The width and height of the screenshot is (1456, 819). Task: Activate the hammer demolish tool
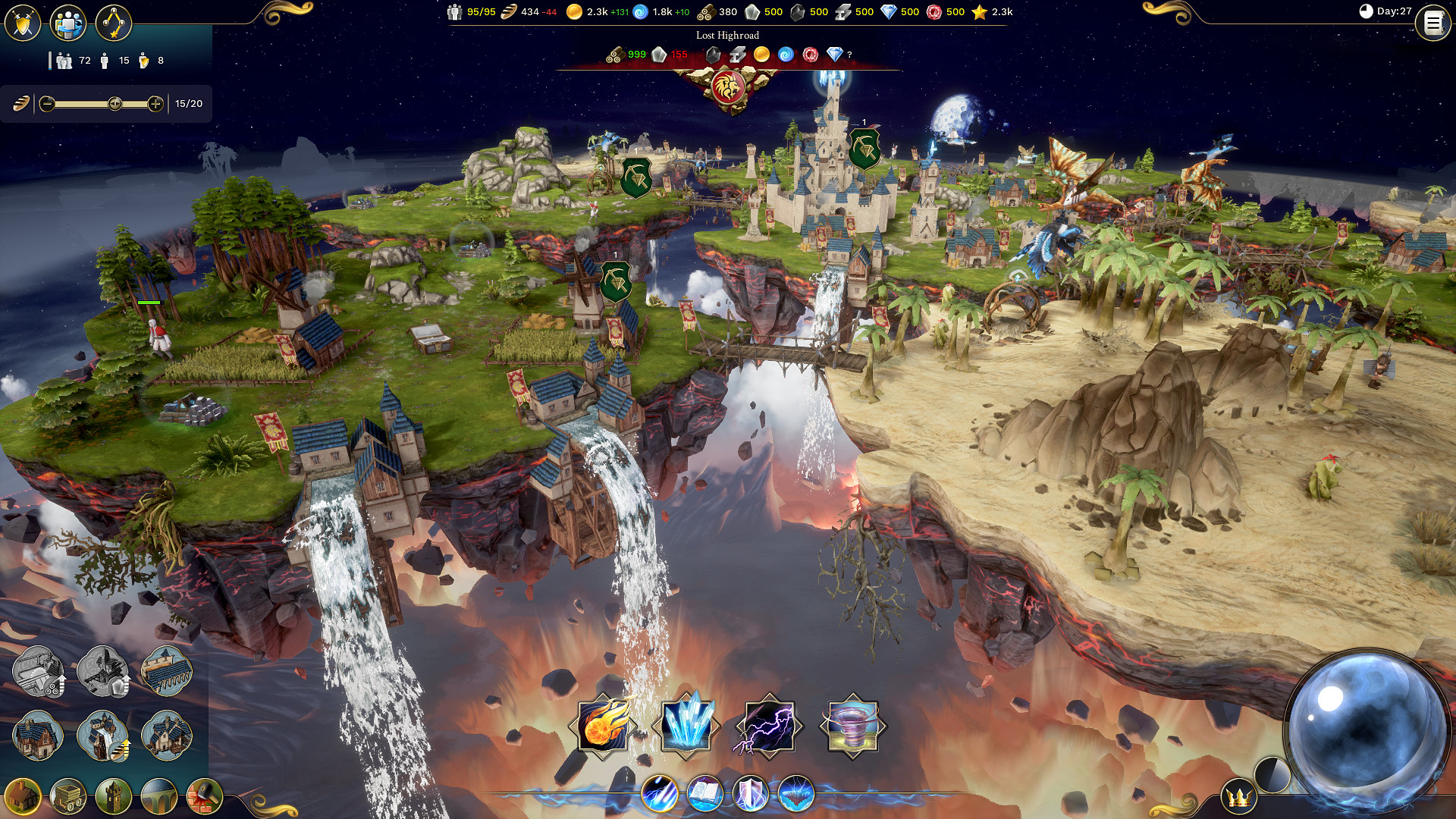[204, 796]
